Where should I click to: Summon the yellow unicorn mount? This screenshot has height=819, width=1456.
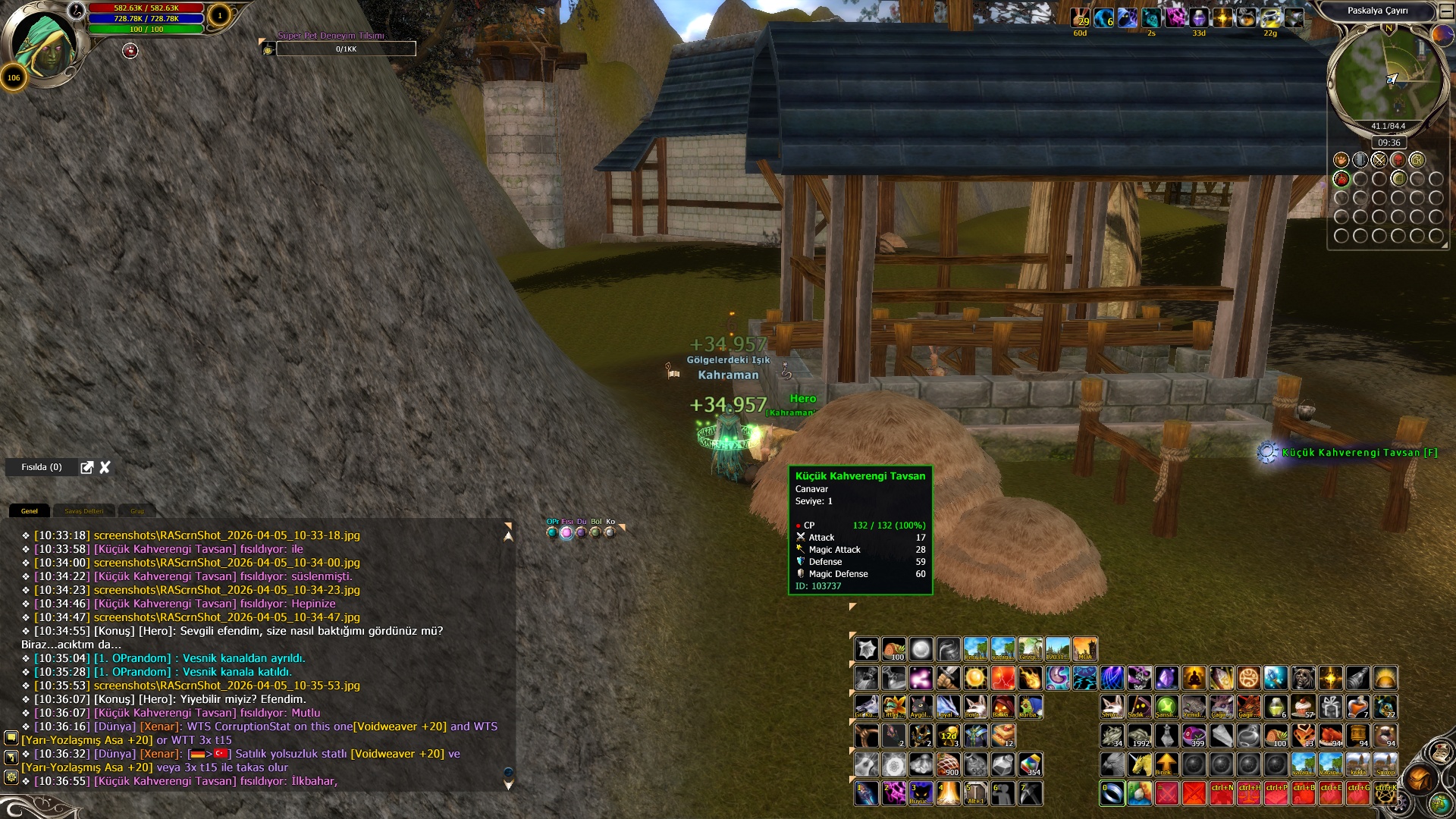pyautogui.click(x=1139, y=764)
